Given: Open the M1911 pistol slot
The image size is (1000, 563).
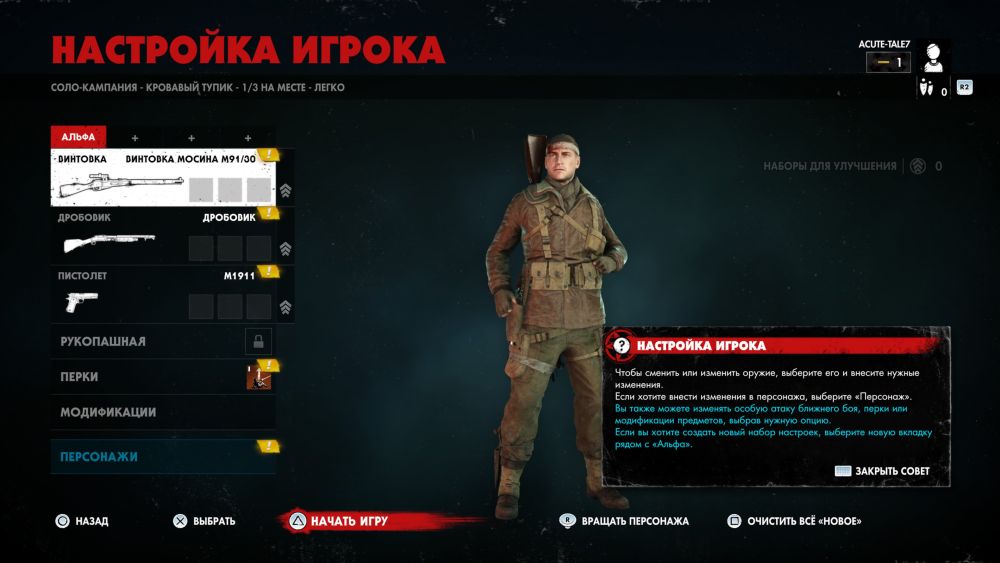Looking at the screenshot, I should (163, 295).
